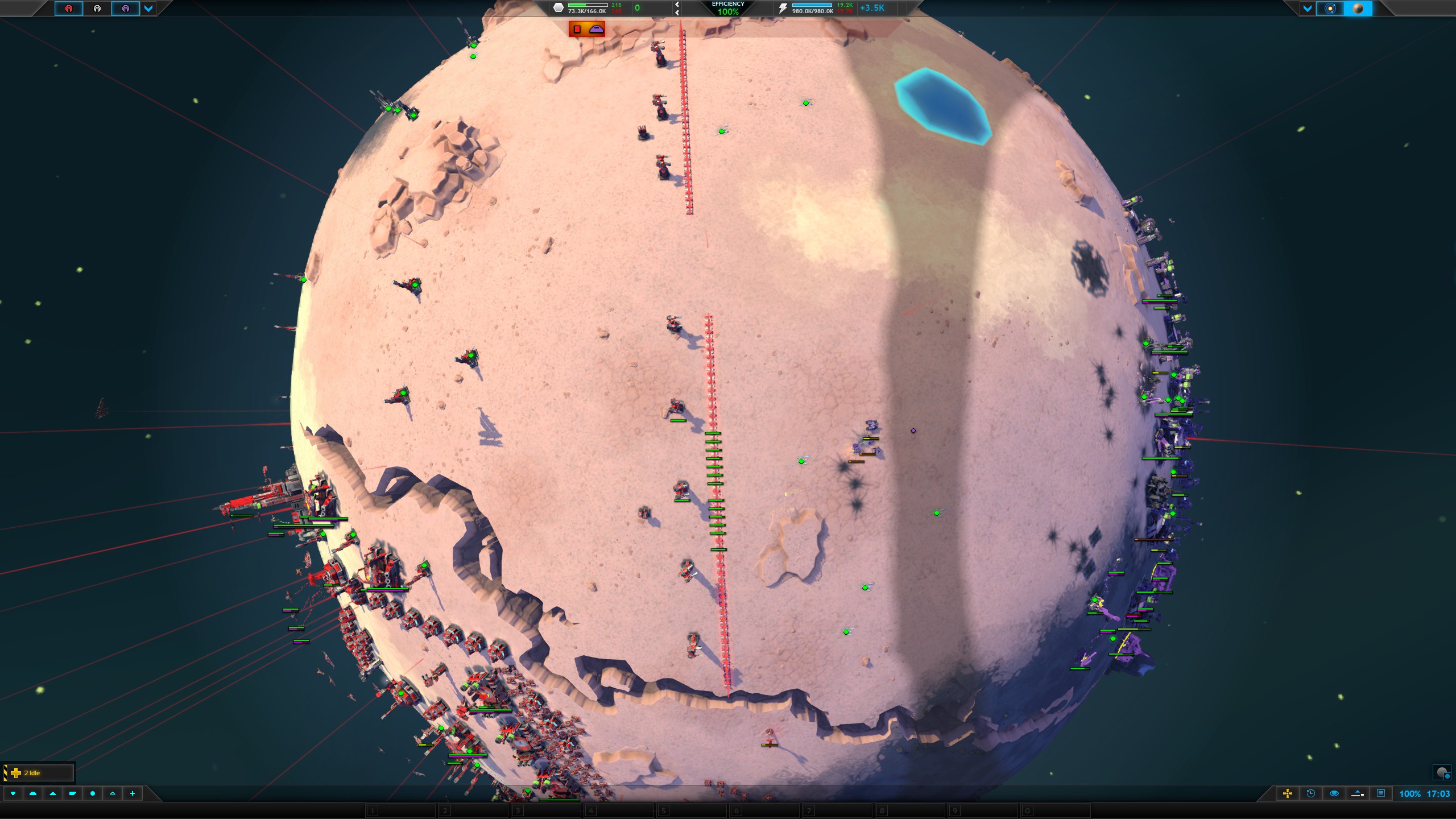
Task: Click the white commander icon in top bar
Action: (x=97, y=10)
